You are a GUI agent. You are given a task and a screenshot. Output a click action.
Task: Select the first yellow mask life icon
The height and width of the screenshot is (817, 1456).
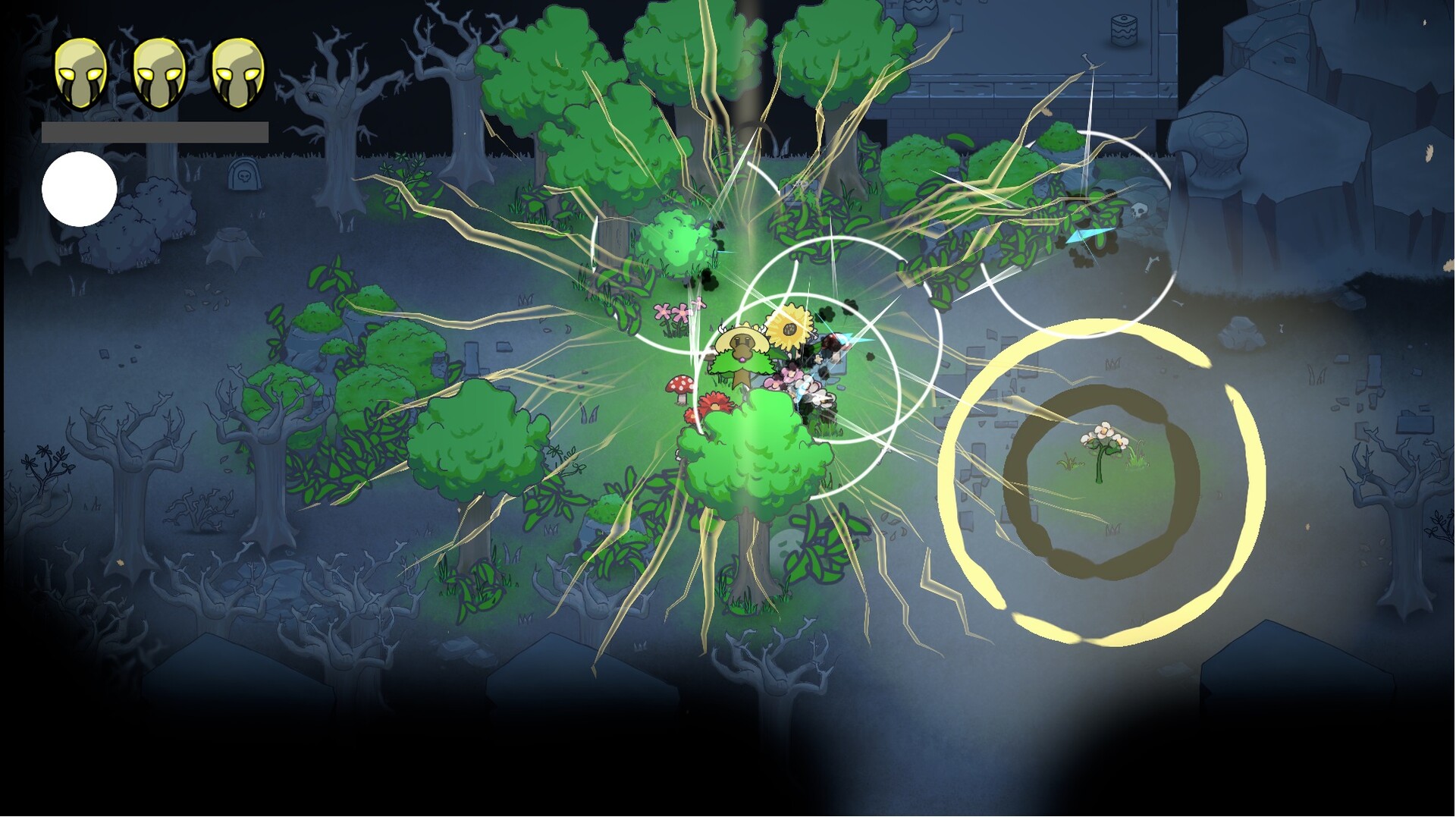click(x=81, y=72)
